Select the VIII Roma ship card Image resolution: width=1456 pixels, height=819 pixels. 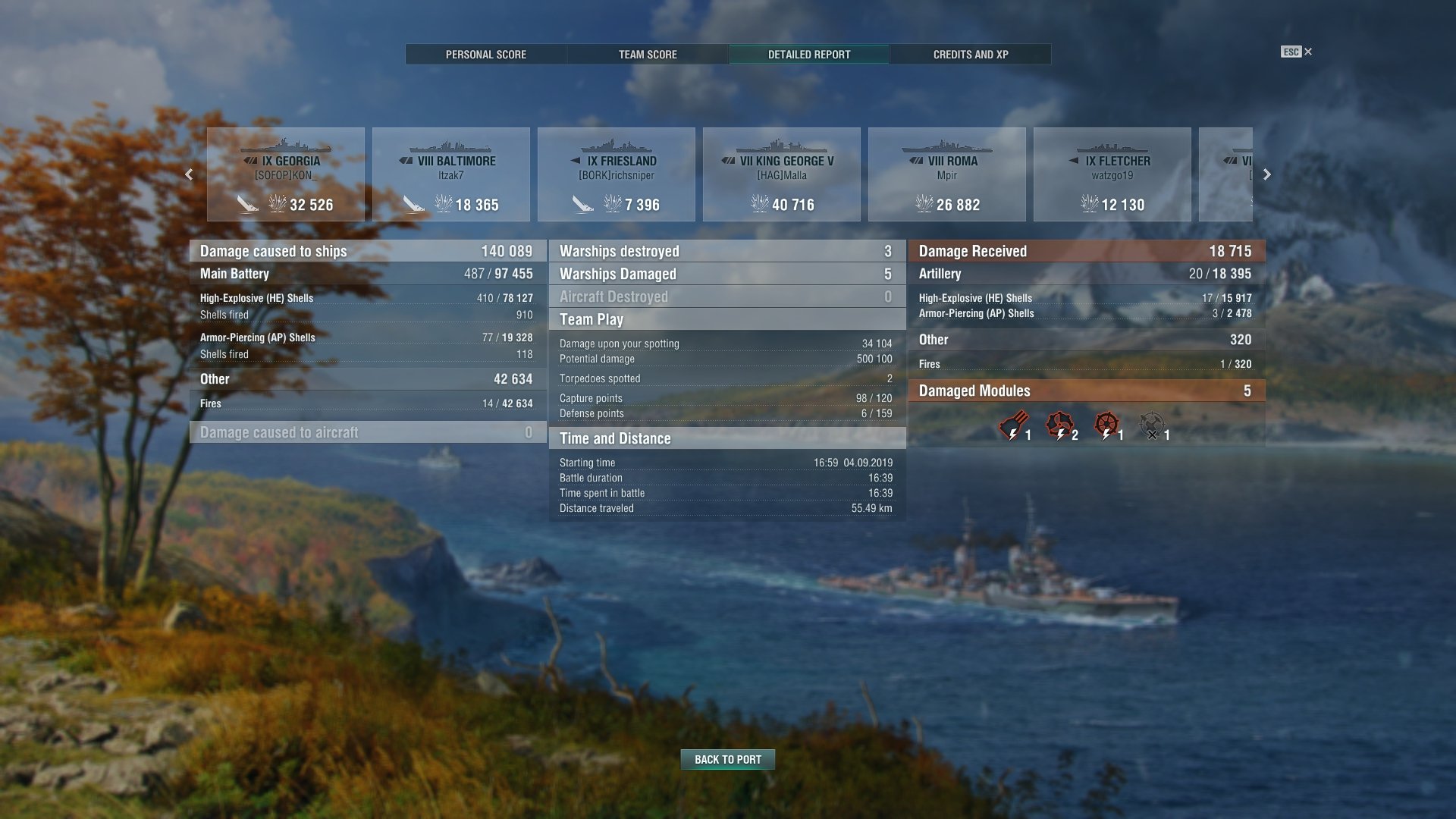(x=947, y=174)
